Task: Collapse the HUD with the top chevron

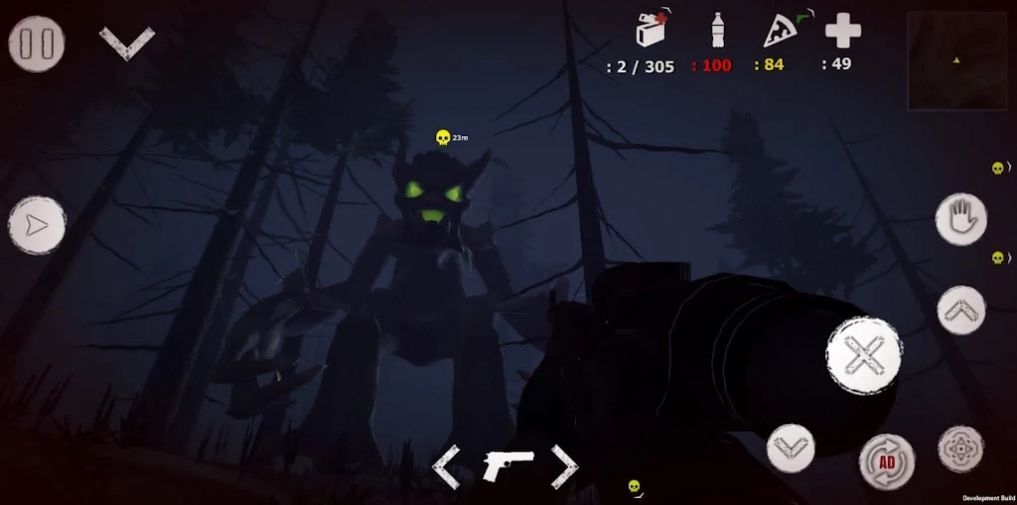Action: [x=127, y=42]
